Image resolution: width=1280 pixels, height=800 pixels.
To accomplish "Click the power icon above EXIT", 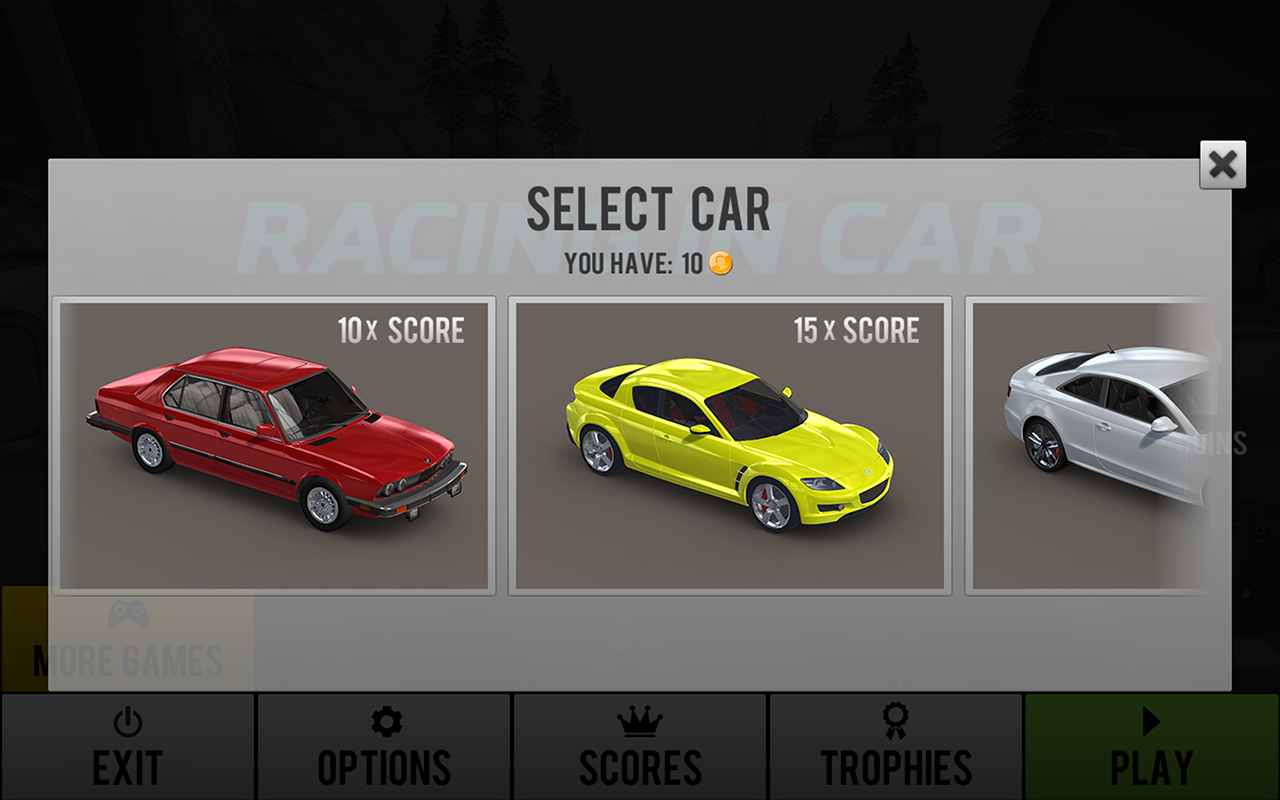I will pos(128,719).
